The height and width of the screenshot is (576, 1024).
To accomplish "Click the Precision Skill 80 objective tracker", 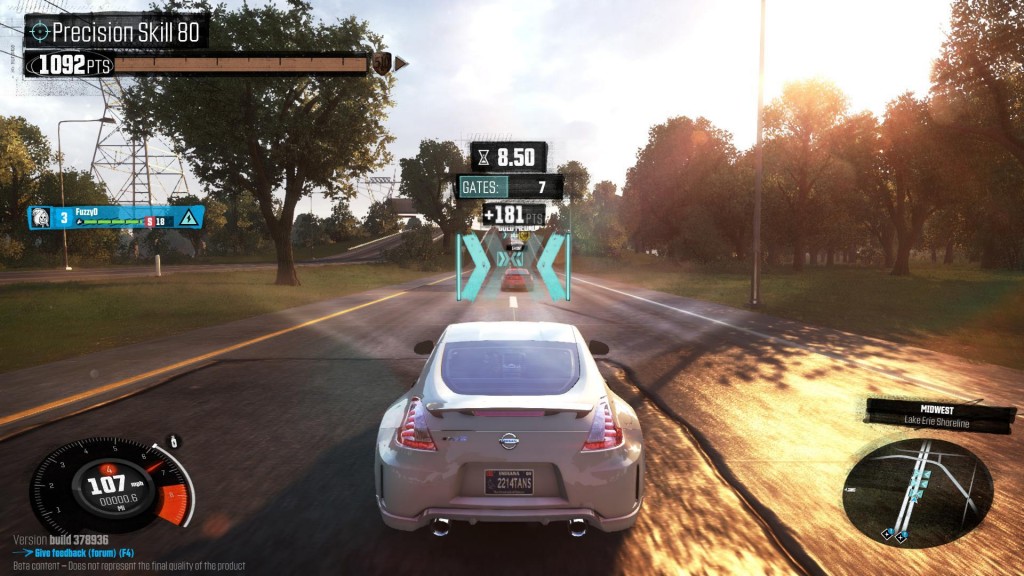I will click(117, 31).
